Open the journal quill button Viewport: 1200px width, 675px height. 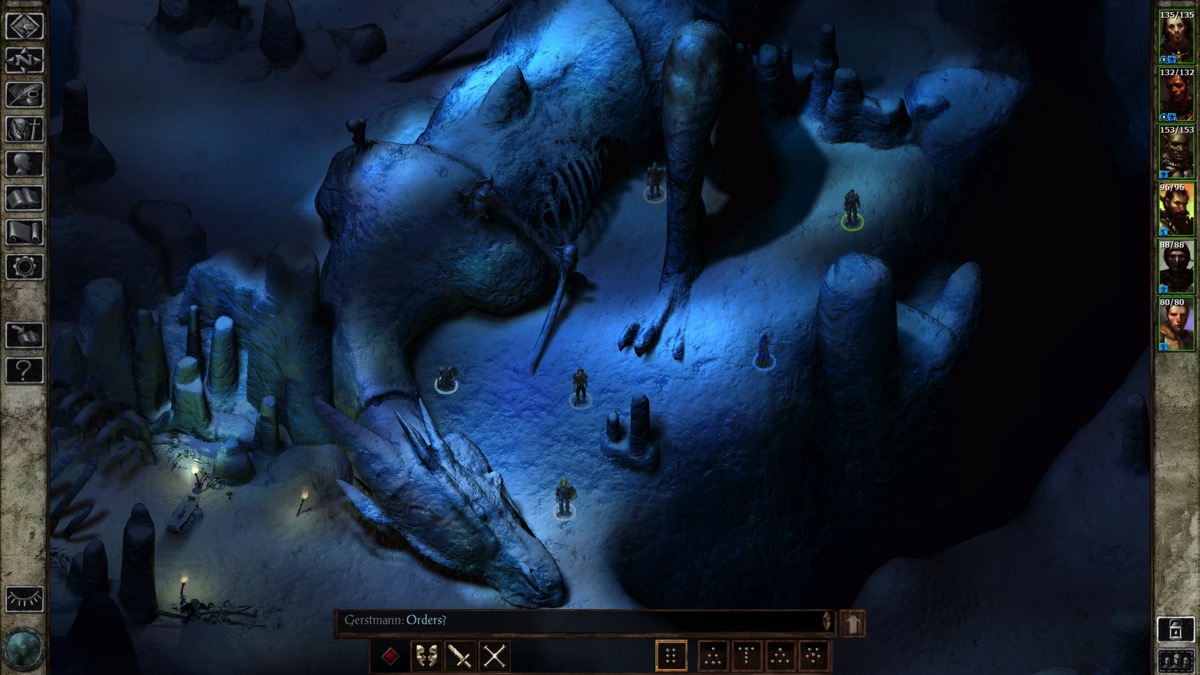point(24,95)
